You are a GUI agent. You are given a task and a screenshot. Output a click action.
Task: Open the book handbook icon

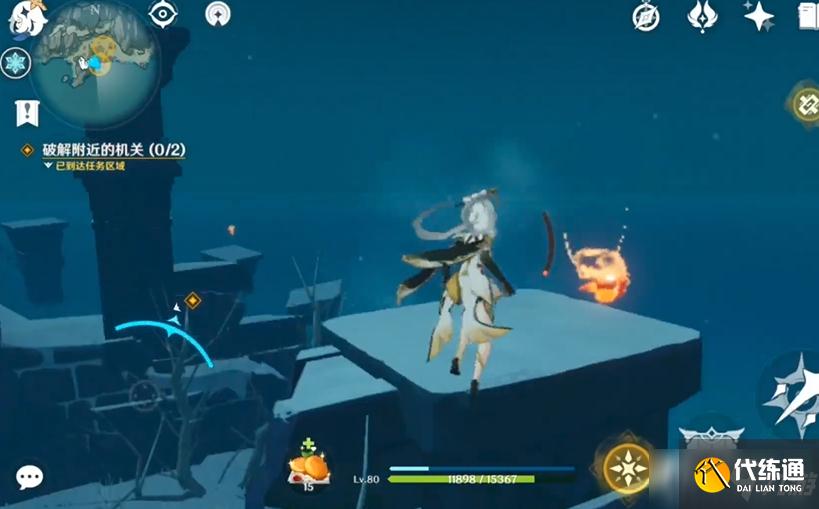(x=808, y=16)
